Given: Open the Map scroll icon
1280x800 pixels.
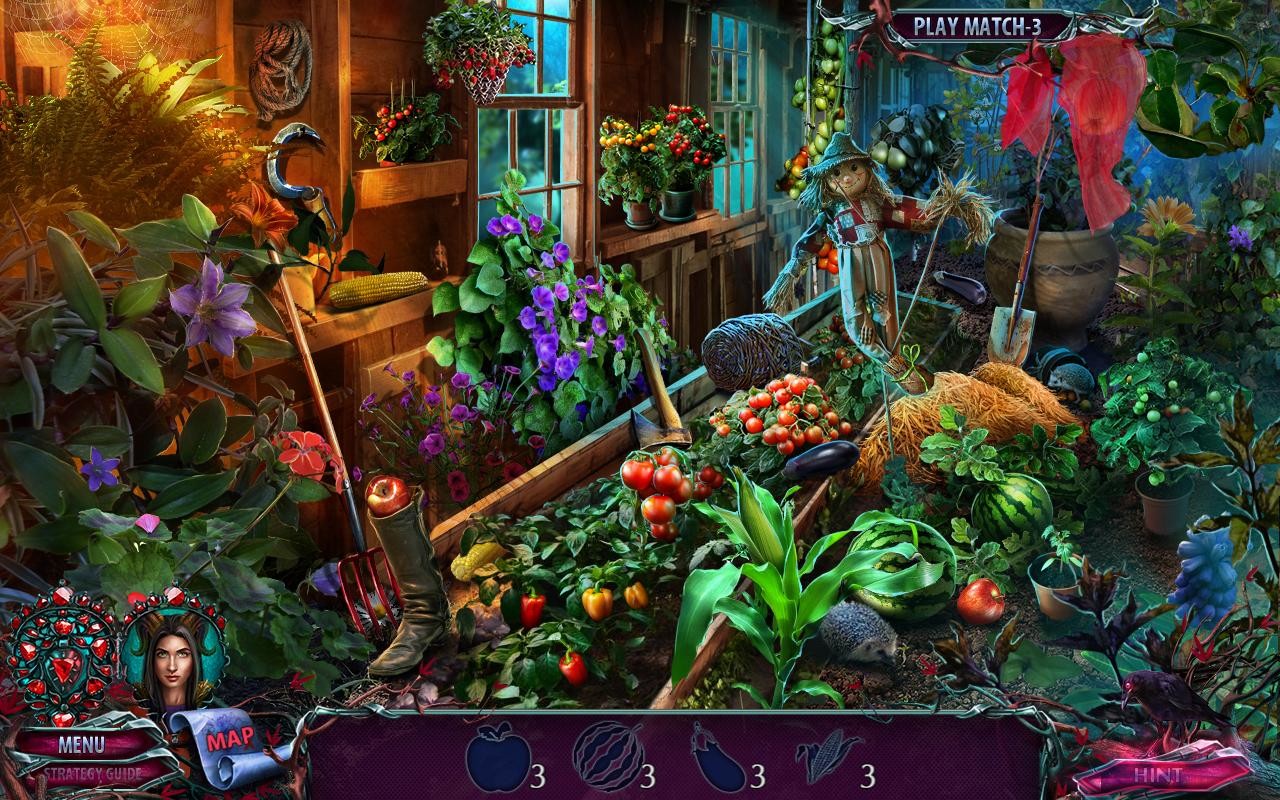Looking at the screenshot, I should coord(228,741).
